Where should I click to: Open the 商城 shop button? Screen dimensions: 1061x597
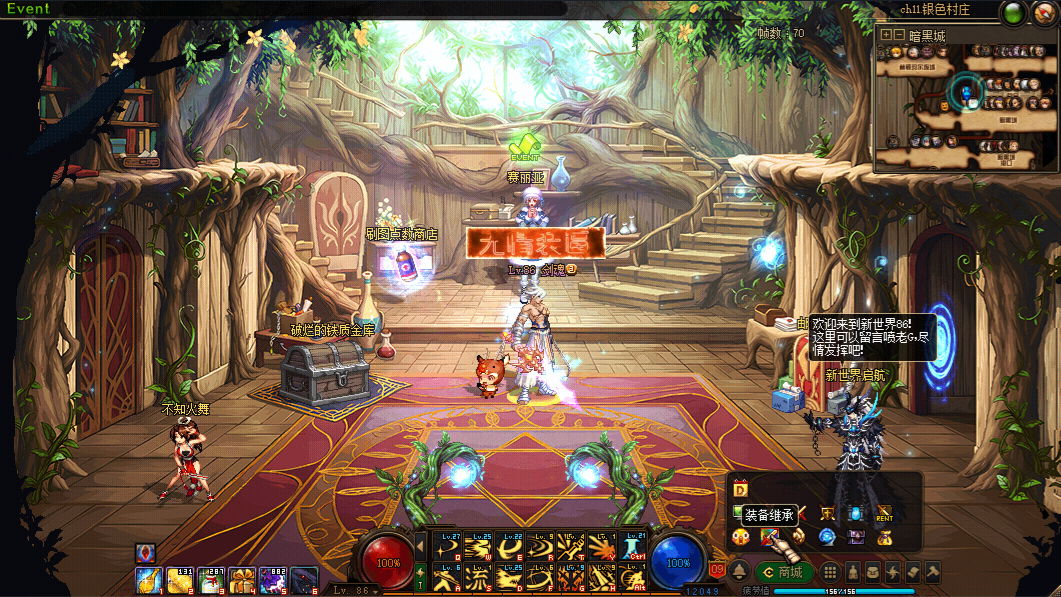(785, 572)
